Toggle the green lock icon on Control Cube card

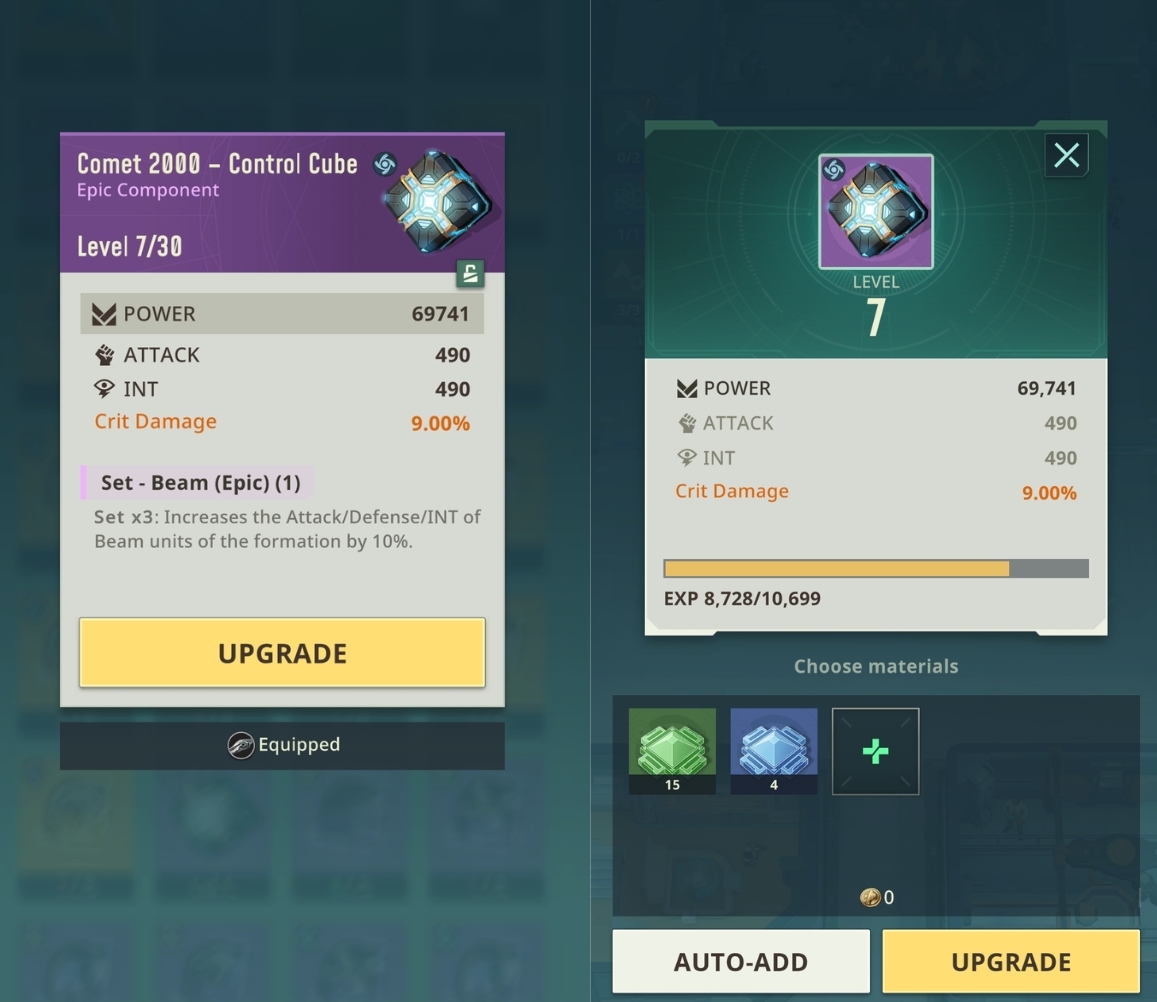click(x=470, y=273)
